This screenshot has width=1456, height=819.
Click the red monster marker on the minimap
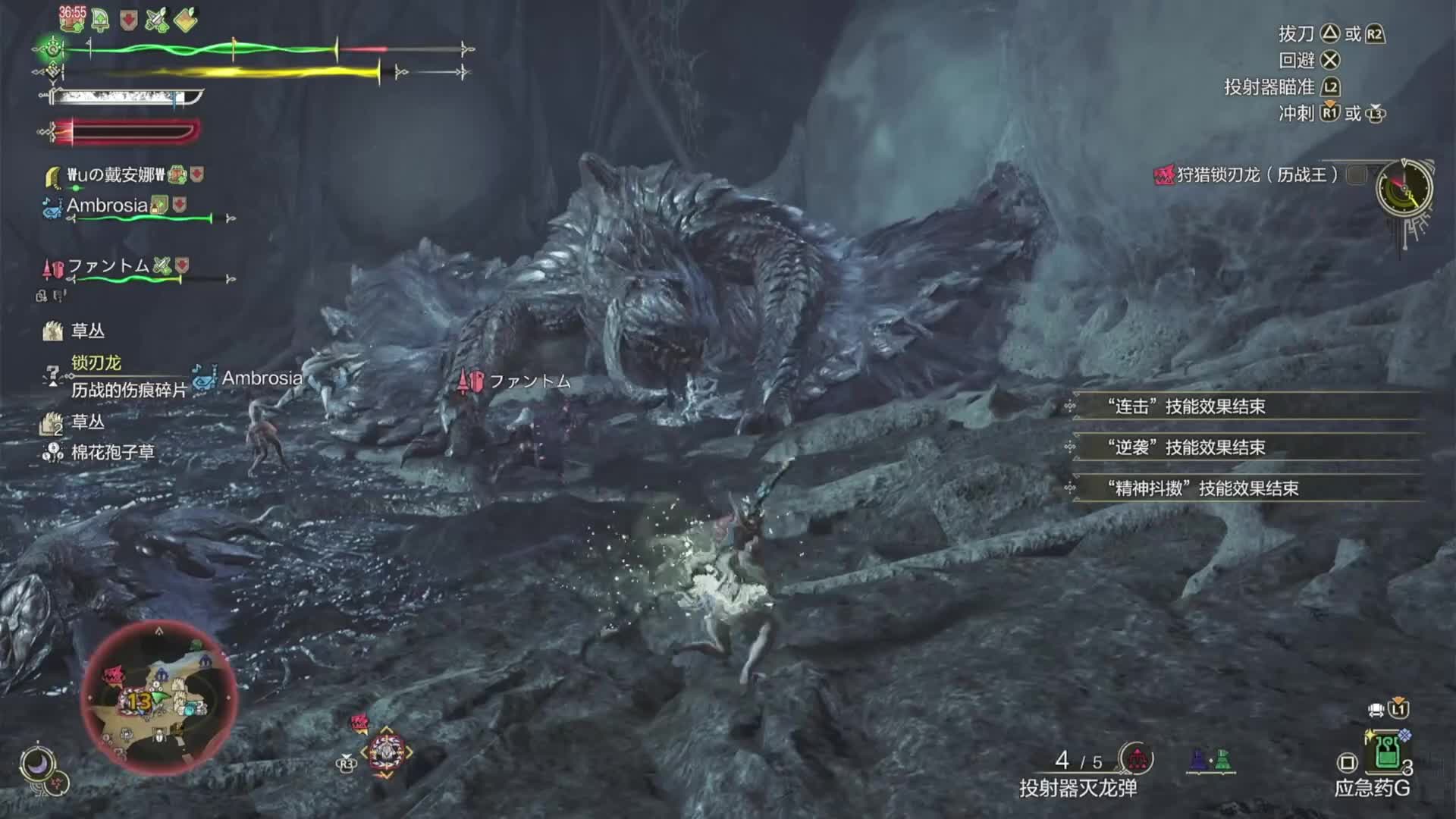114,674
